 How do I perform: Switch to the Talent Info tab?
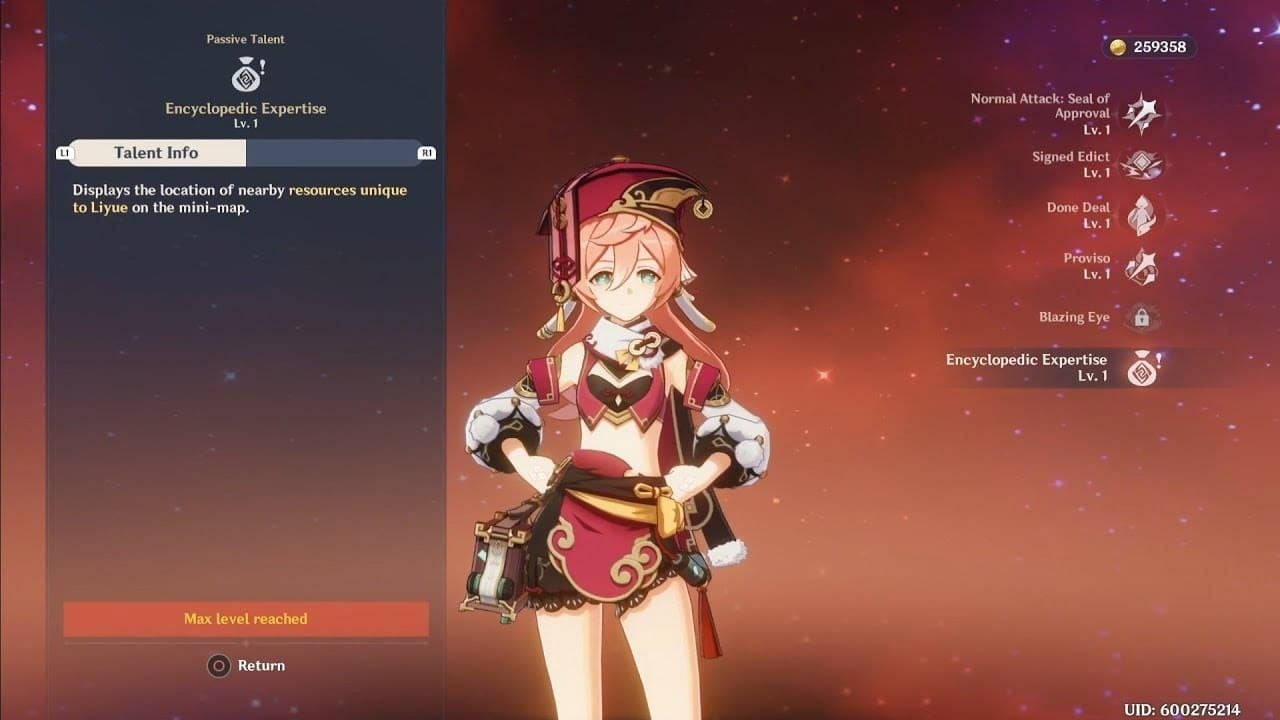pyautogui.click(x=157, y=153)
